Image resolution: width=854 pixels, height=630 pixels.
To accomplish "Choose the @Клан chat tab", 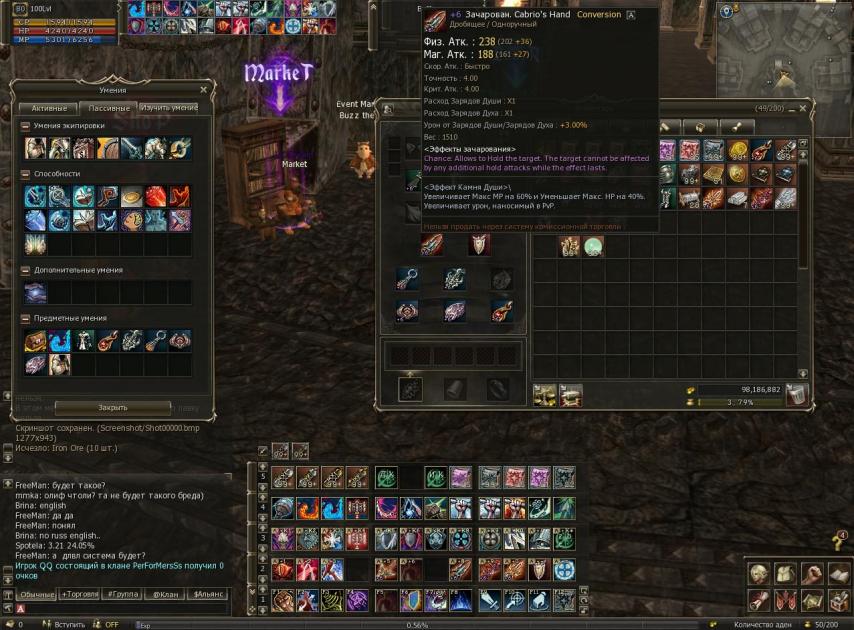I will tap(165, 594).
